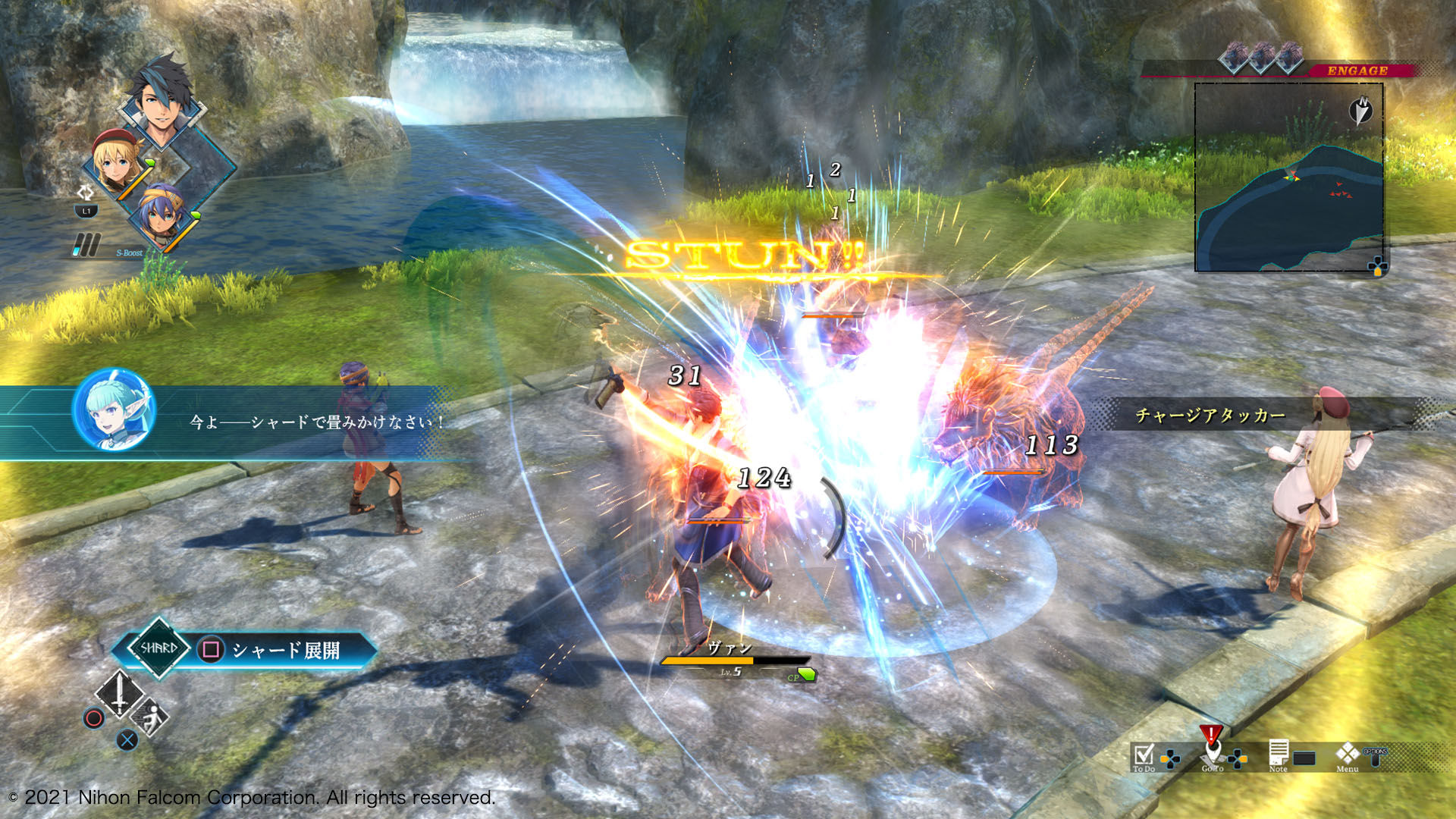The width and height of the screenshot is (1456, 819).
Task: Use the sword attack action icon
Action: (119, 693)
